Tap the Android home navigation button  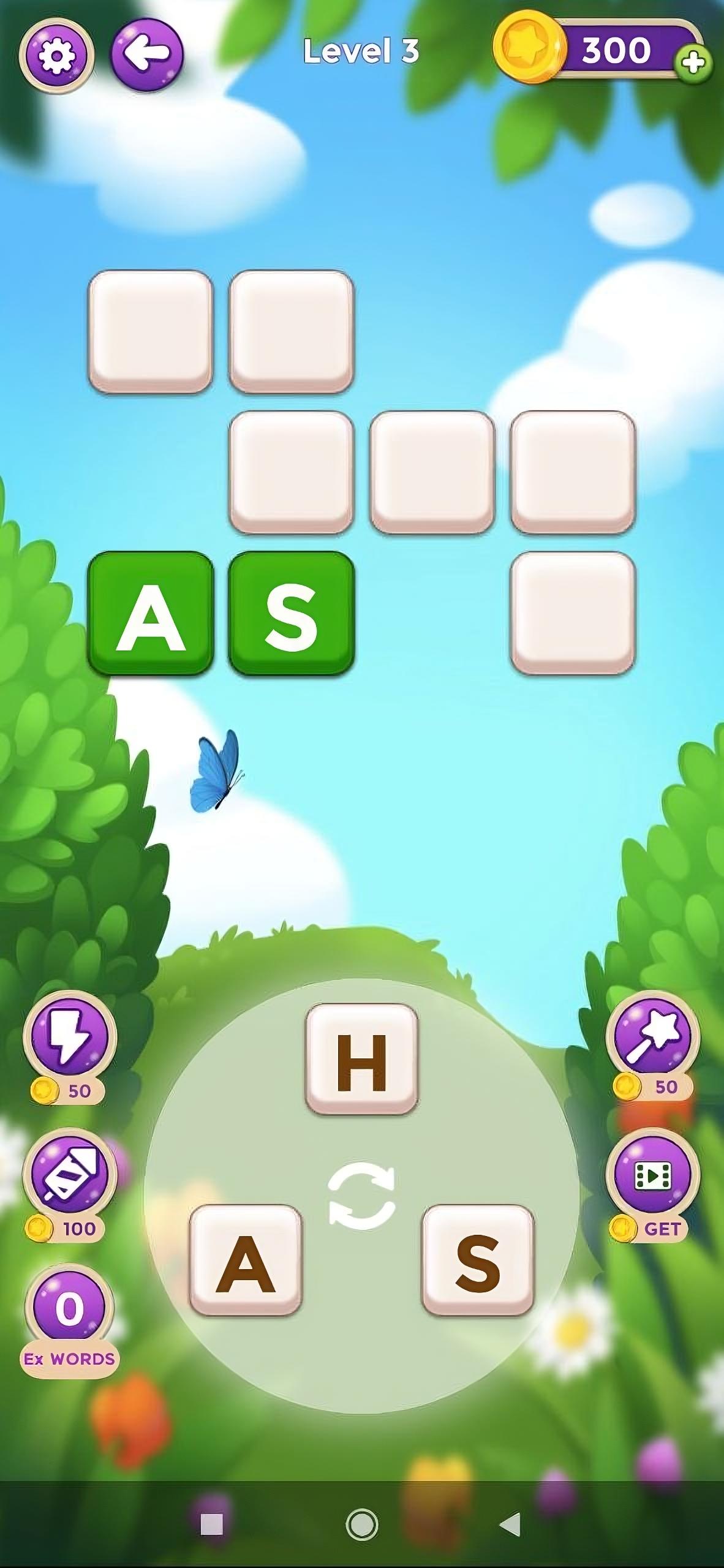coord(362,1525)
